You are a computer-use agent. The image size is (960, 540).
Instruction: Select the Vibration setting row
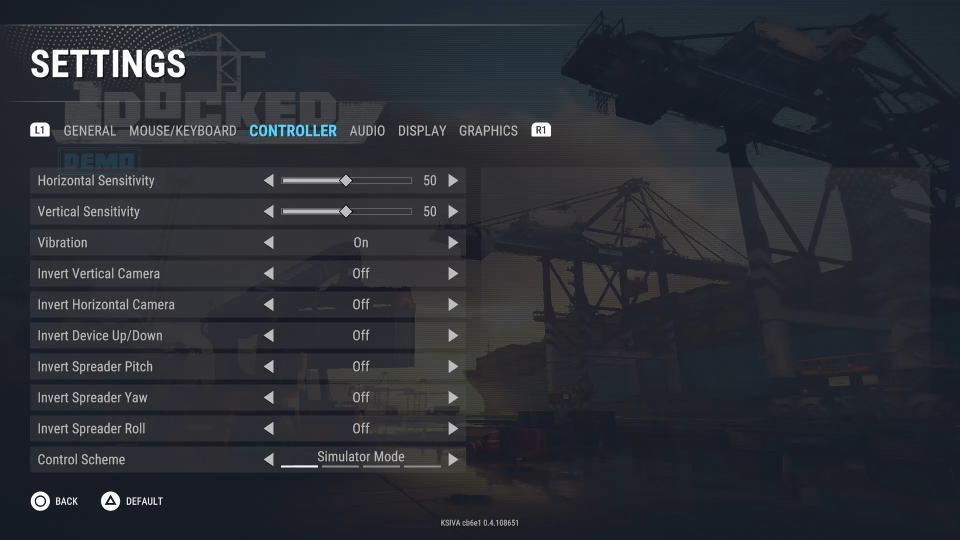(x=140, y=243)
